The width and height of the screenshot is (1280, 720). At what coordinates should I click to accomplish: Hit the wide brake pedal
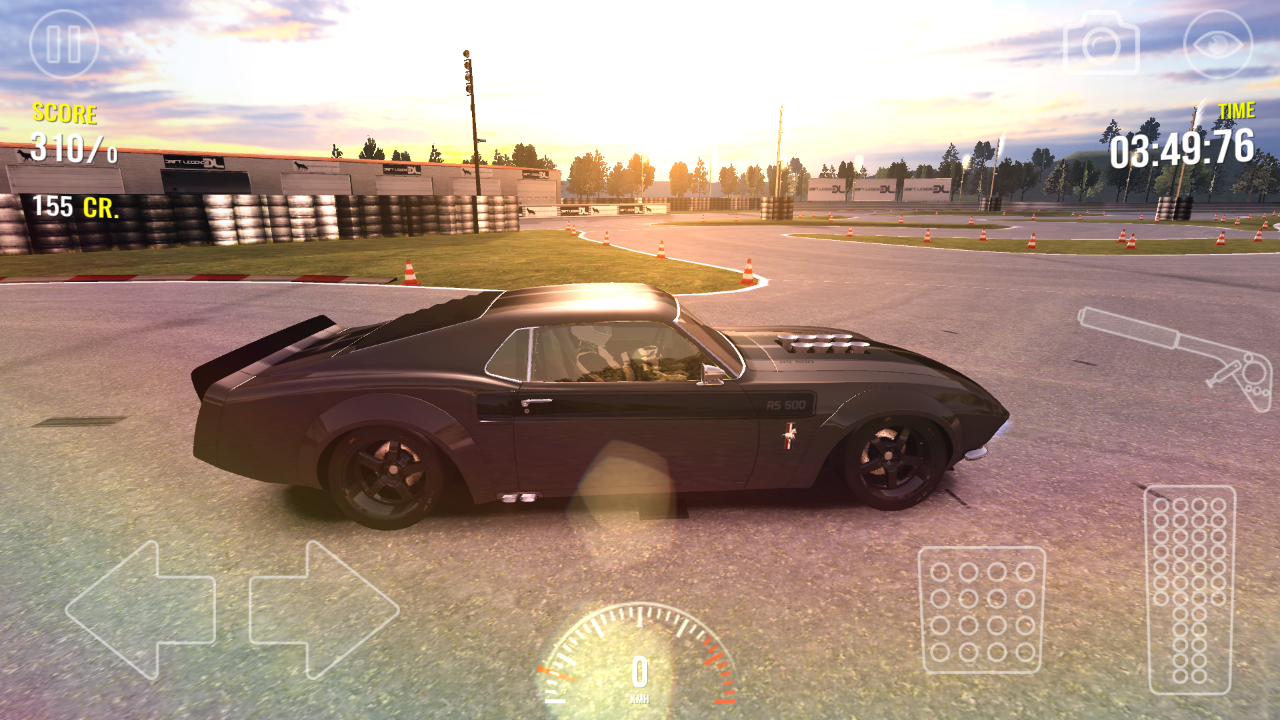click(x=981, y=609)
